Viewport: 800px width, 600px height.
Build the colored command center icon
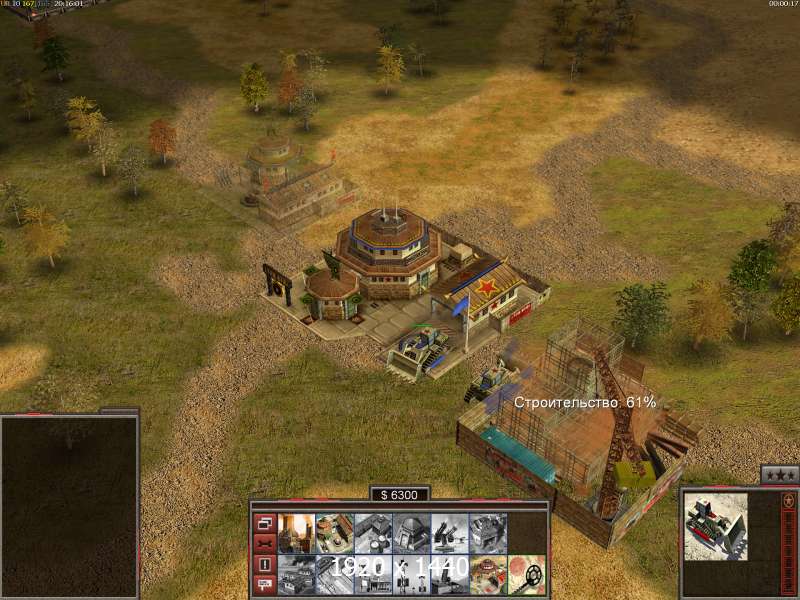tap(487, 574)
